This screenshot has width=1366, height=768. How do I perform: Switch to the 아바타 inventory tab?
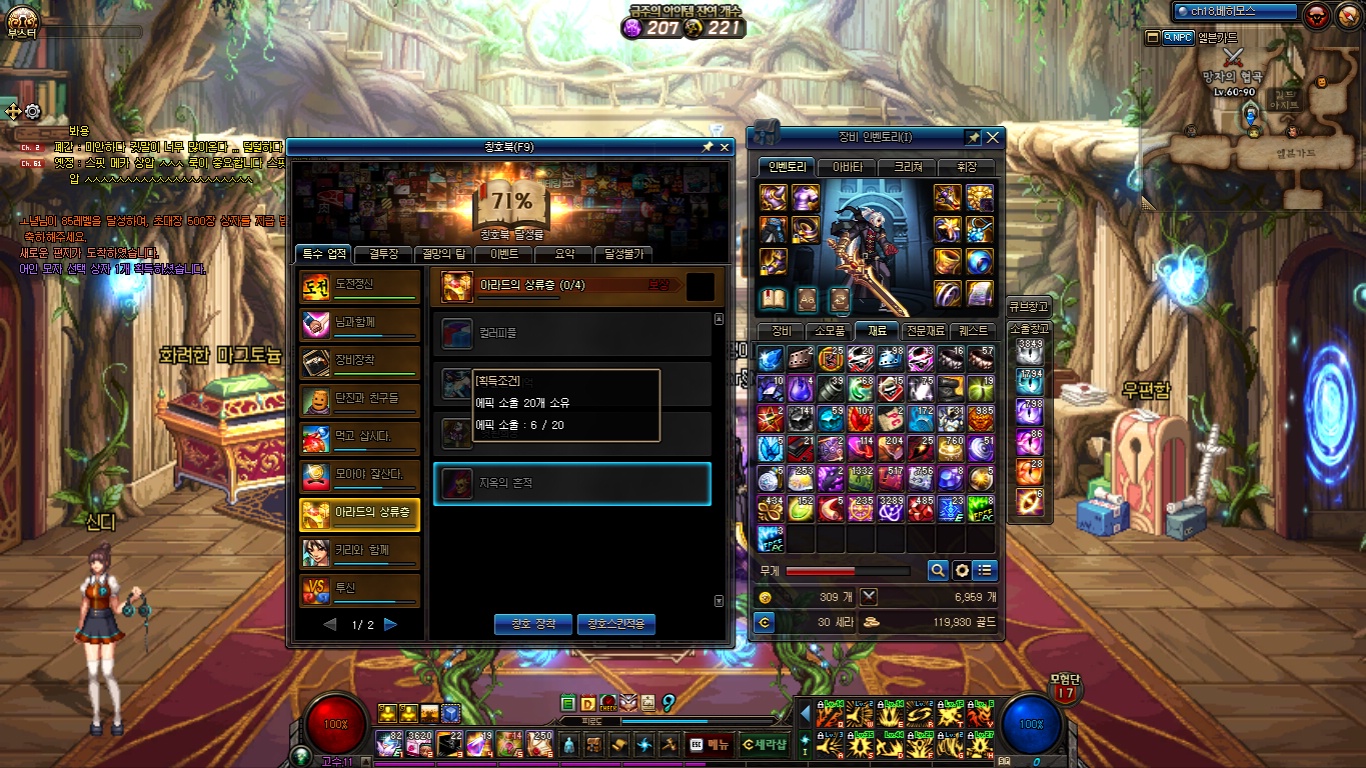(847, 167)
